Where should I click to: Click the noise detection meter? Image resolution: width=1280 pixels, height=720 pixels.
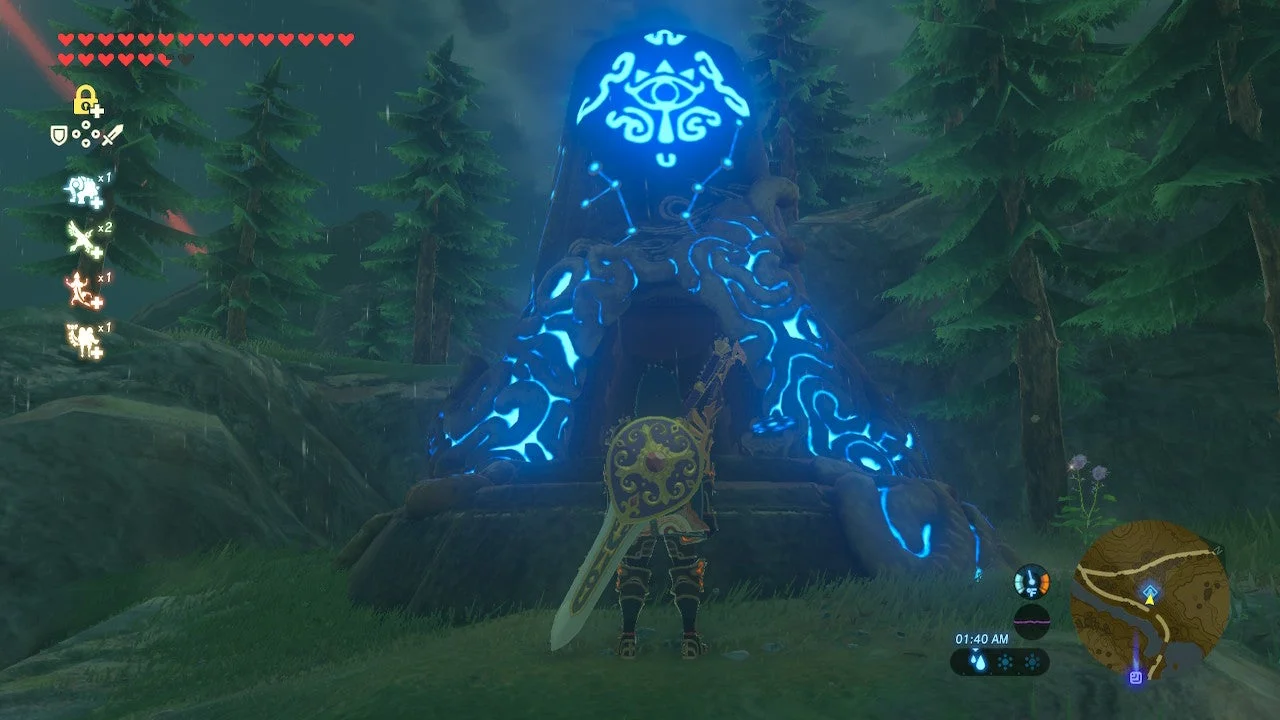[x=1032, y=620]
